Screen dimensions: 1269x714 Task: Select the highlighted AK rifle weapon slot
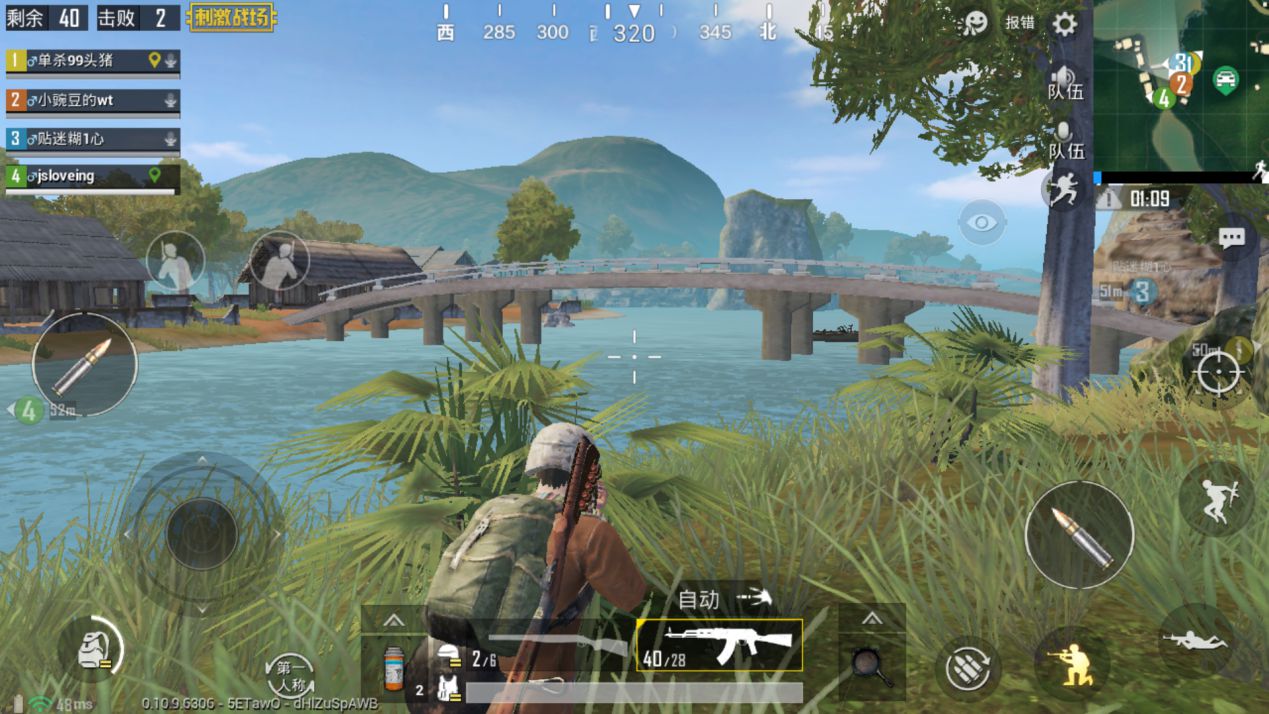pos(719,644)
